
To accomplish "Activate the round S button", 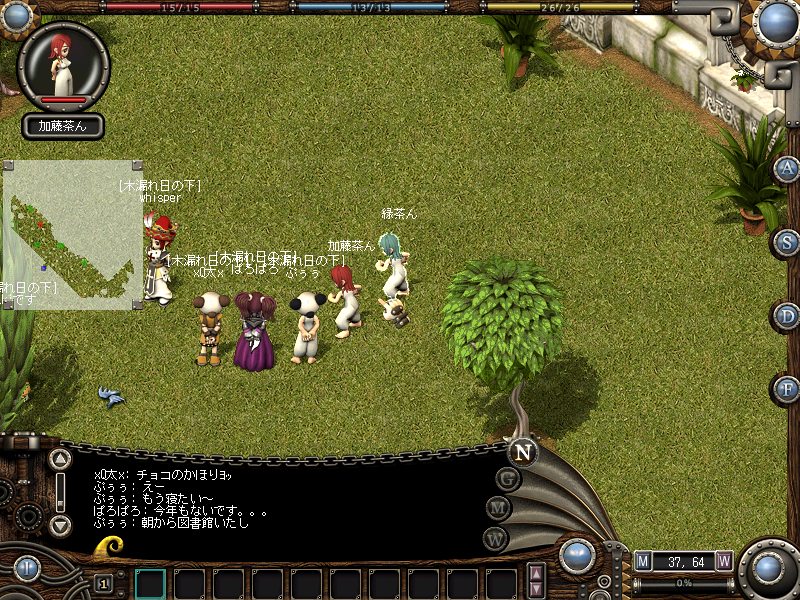I will tap(788, 242).
